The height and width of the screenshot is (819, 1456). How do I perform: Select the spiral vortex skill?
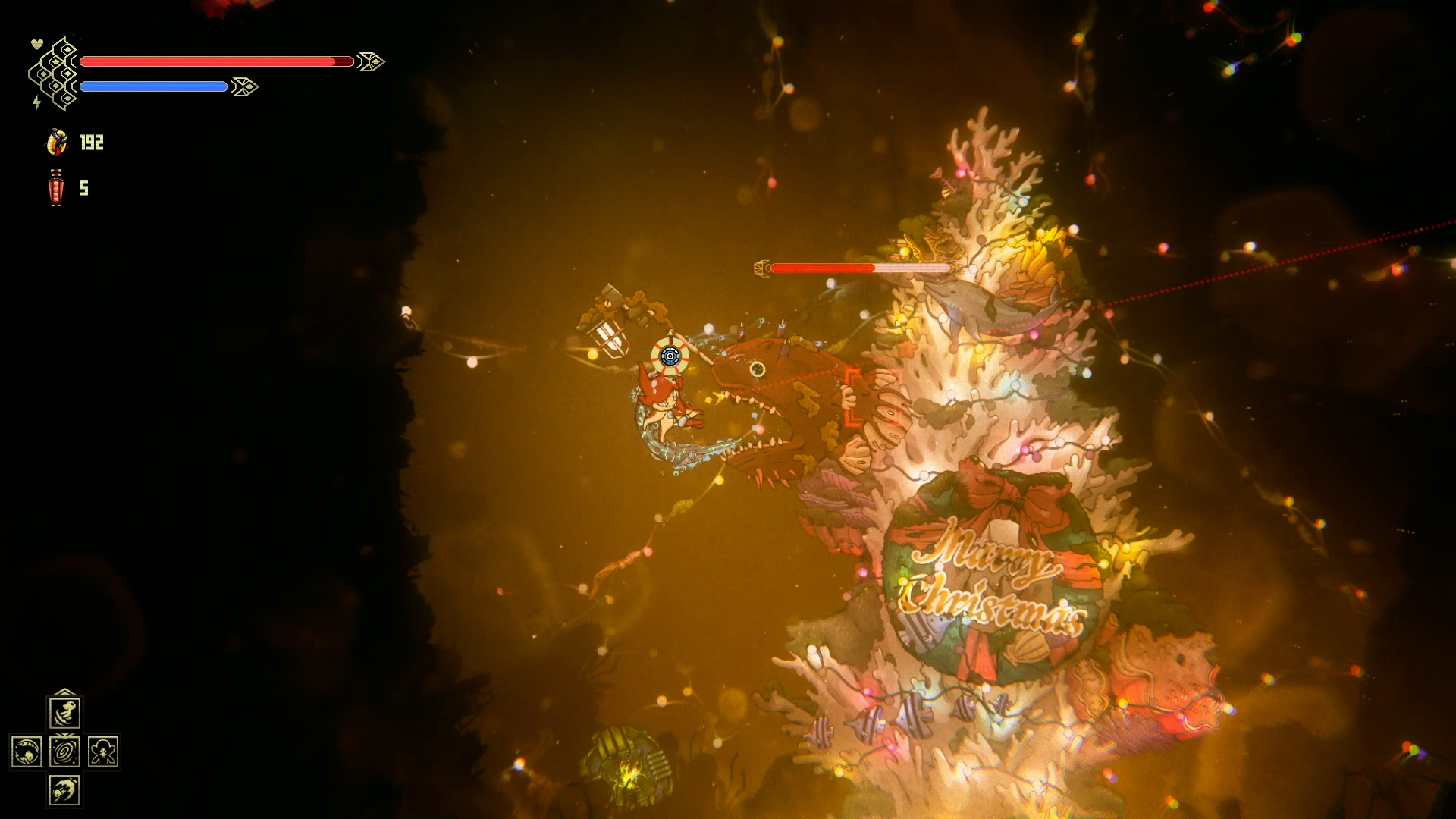tap(64, 752)
